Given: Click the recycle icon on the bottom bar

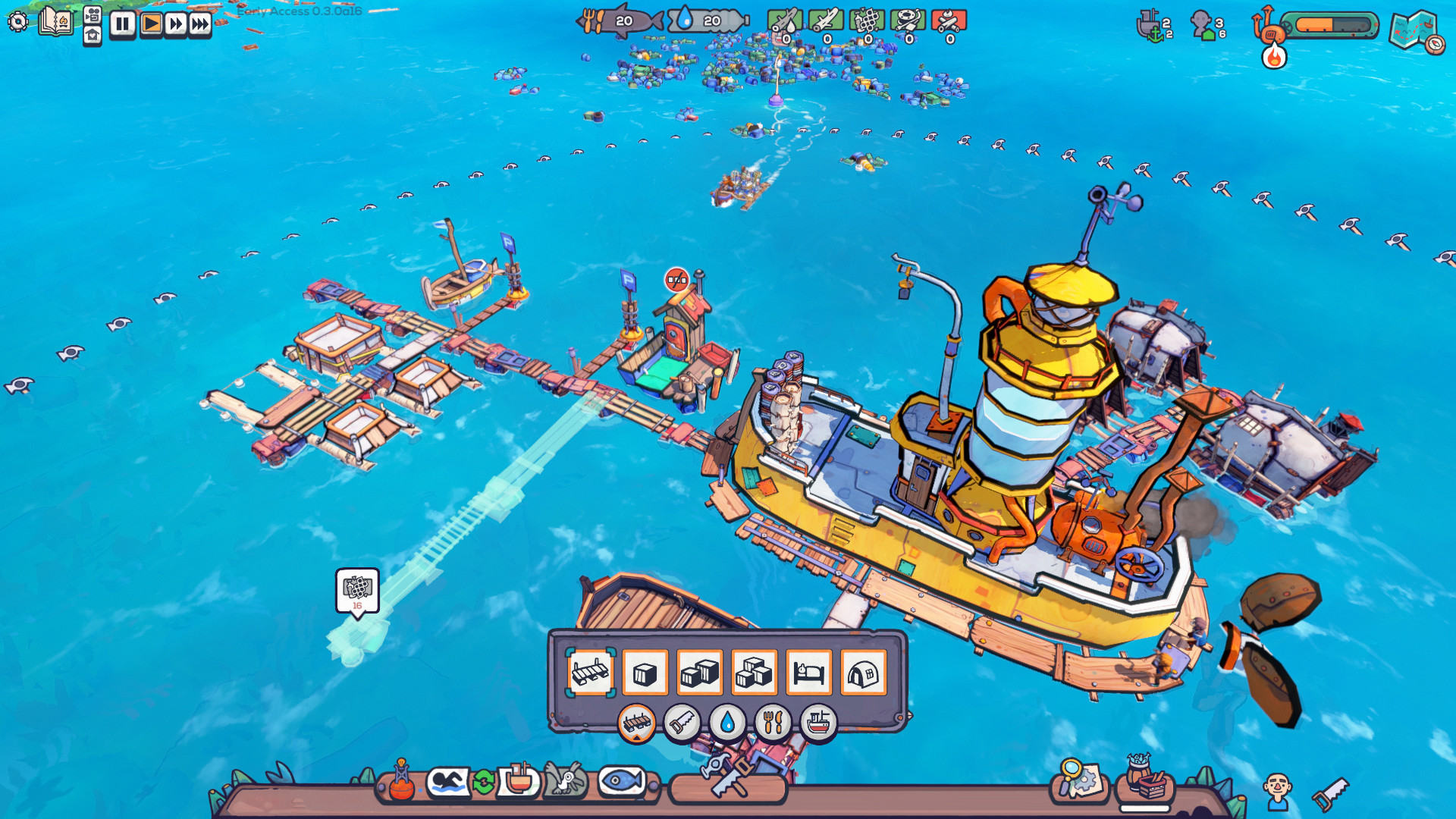Looking at the screenshot, I should [484, 782].
